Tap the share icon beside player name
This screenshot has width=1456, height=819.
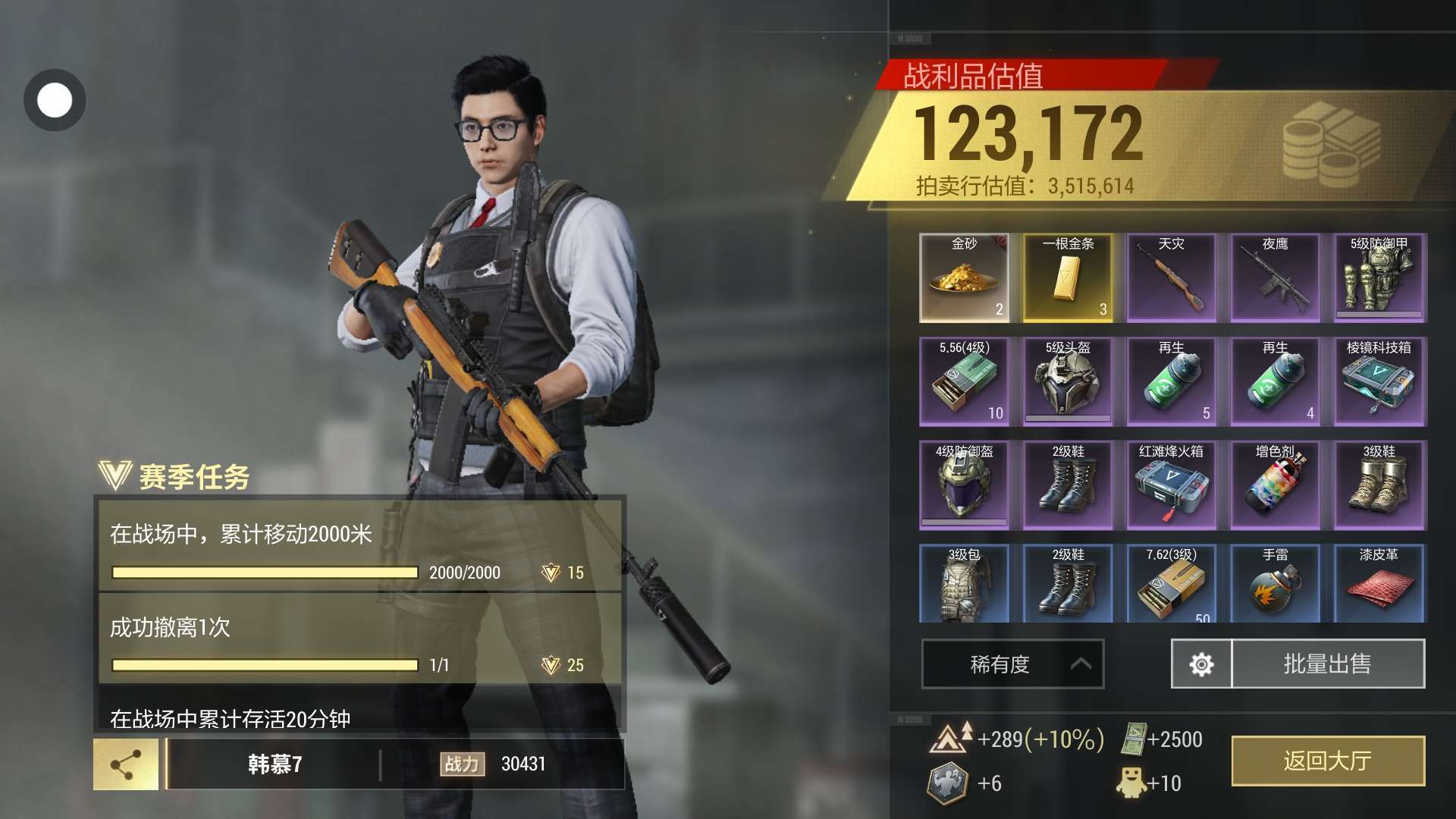[x=126, y=764]
